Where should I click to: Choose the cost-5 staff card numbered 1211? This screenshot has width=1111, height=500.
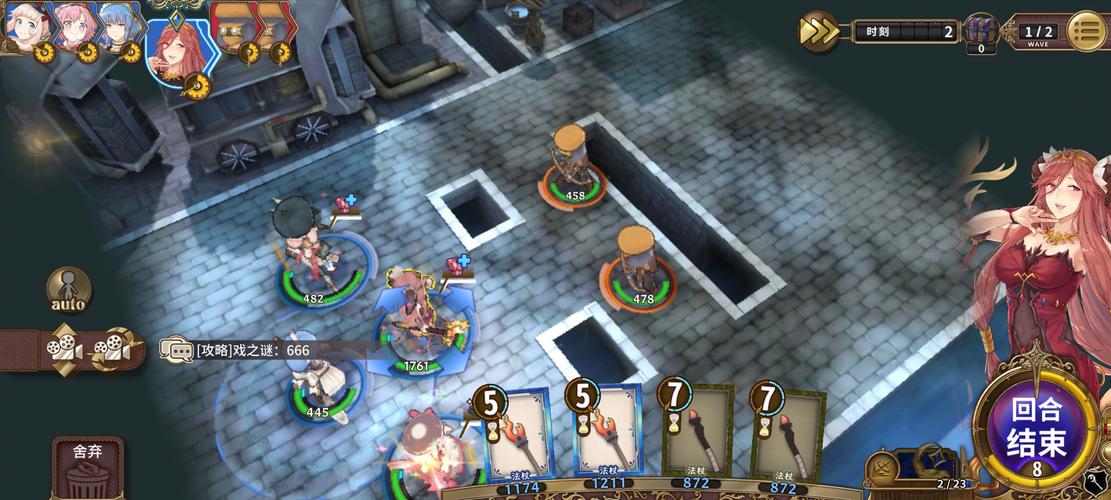[607, 432]
